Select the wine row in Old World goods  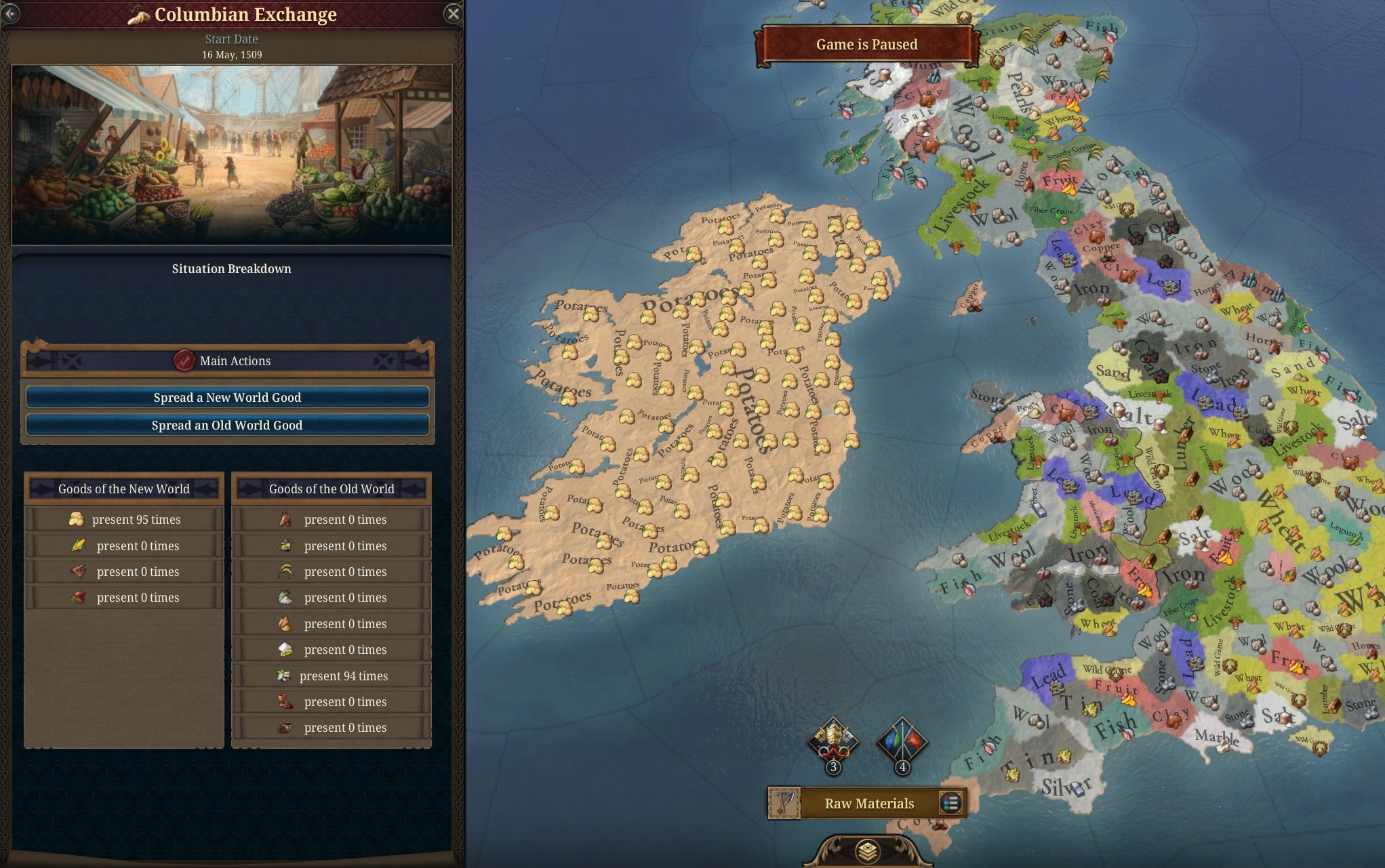[332, 702]
